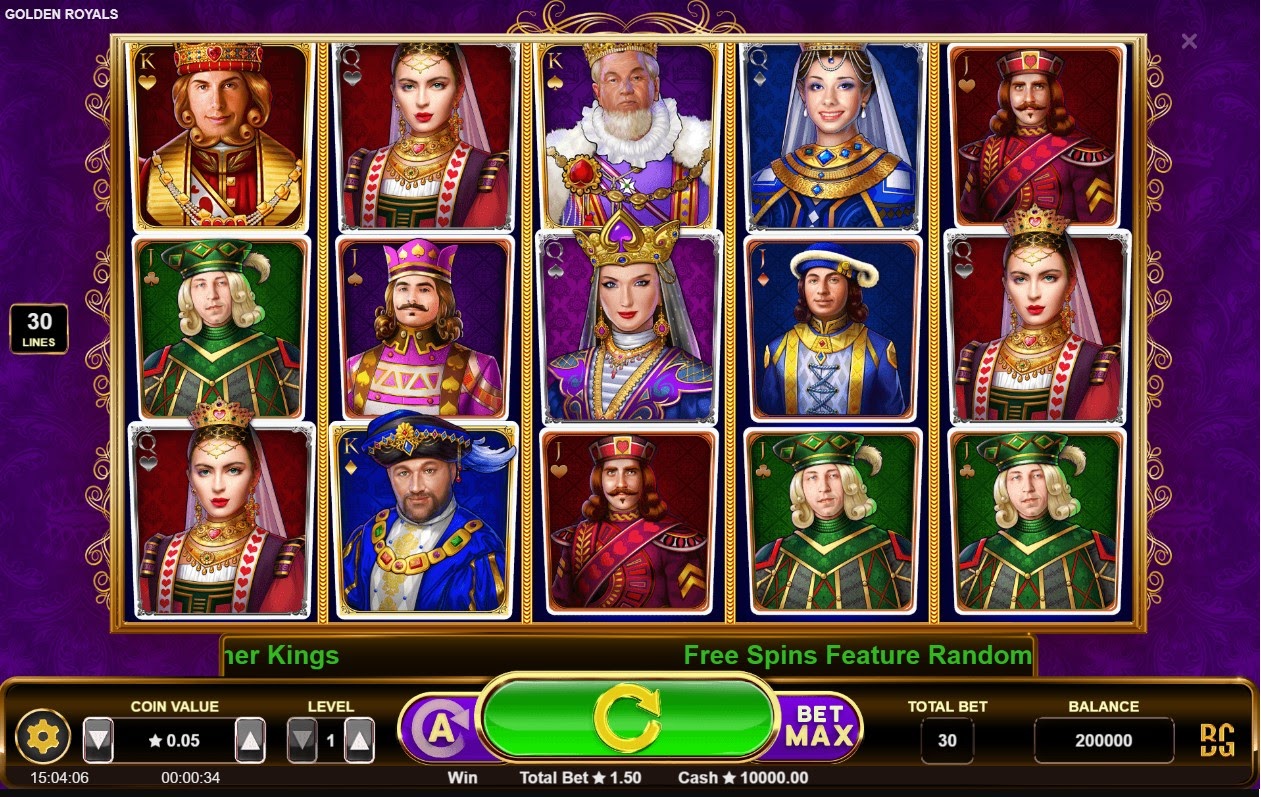Close the game with the X

pos(1189,41)
